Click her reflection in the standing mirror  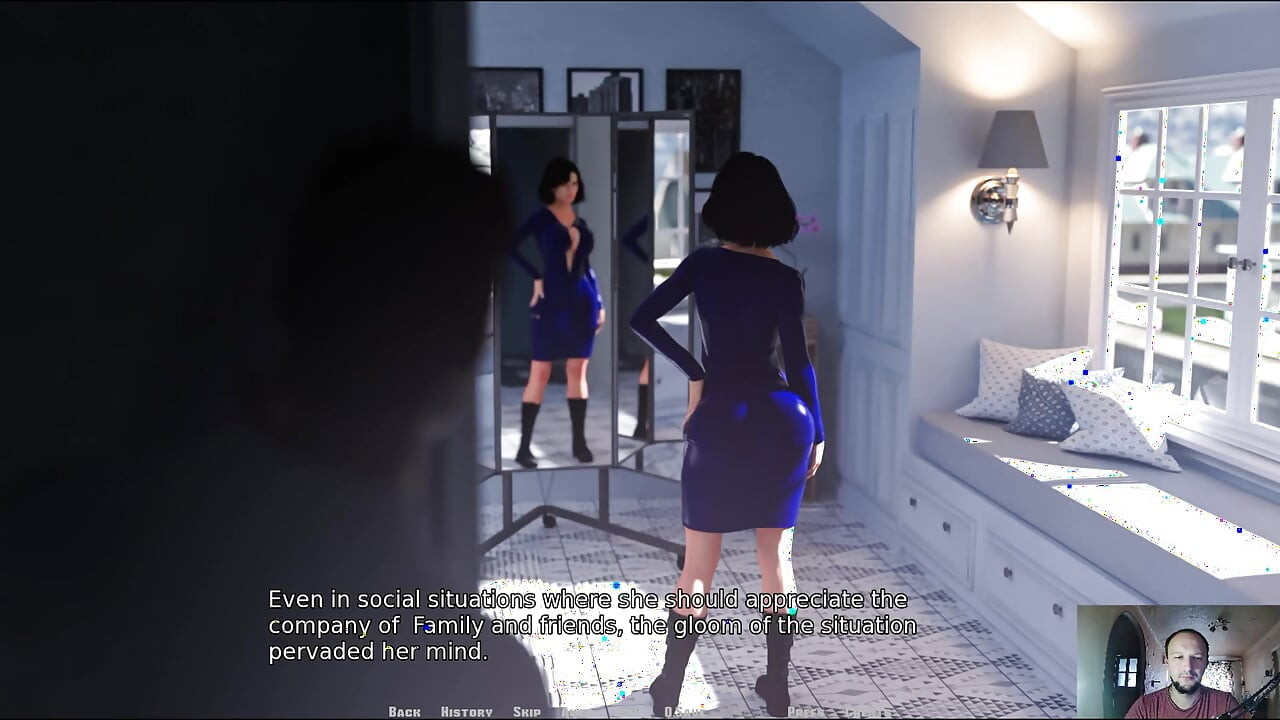pyautogui.click(x=560, y=300)
